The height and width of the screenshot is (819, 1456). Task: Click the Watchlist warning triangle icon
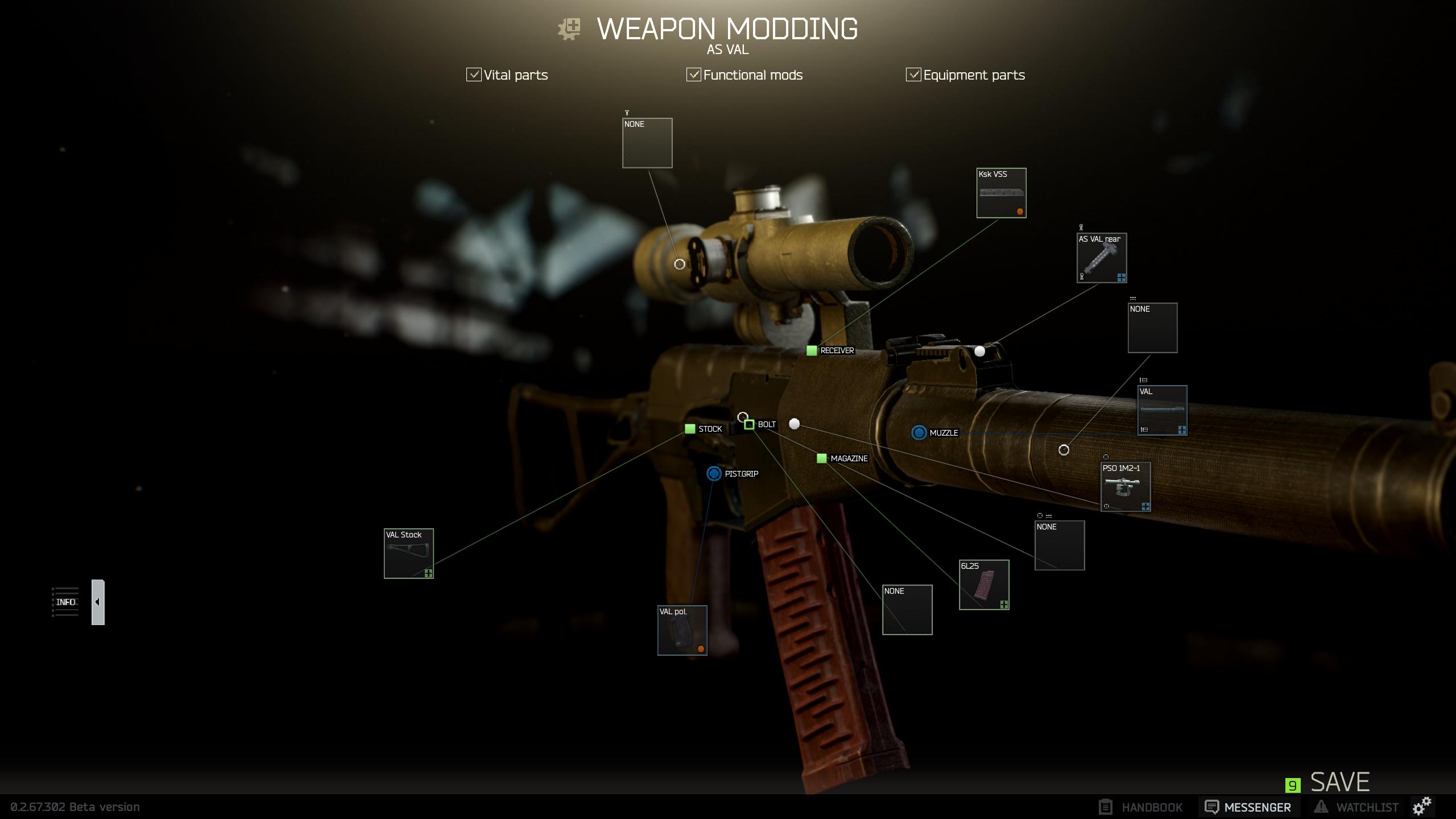1321,806
